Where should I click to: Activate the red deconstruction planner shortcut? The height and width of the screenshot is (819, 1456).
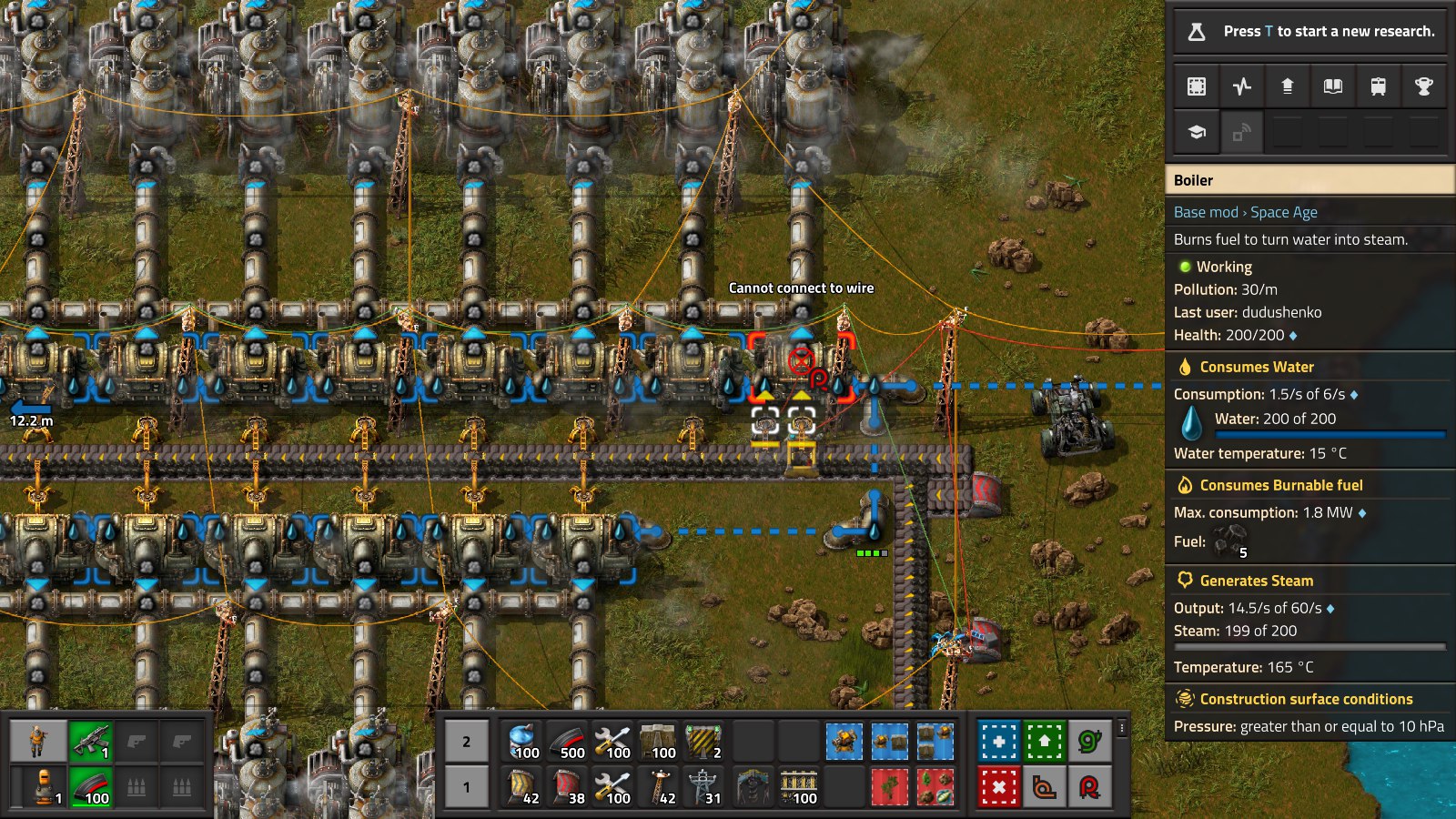tap(998, 786)
